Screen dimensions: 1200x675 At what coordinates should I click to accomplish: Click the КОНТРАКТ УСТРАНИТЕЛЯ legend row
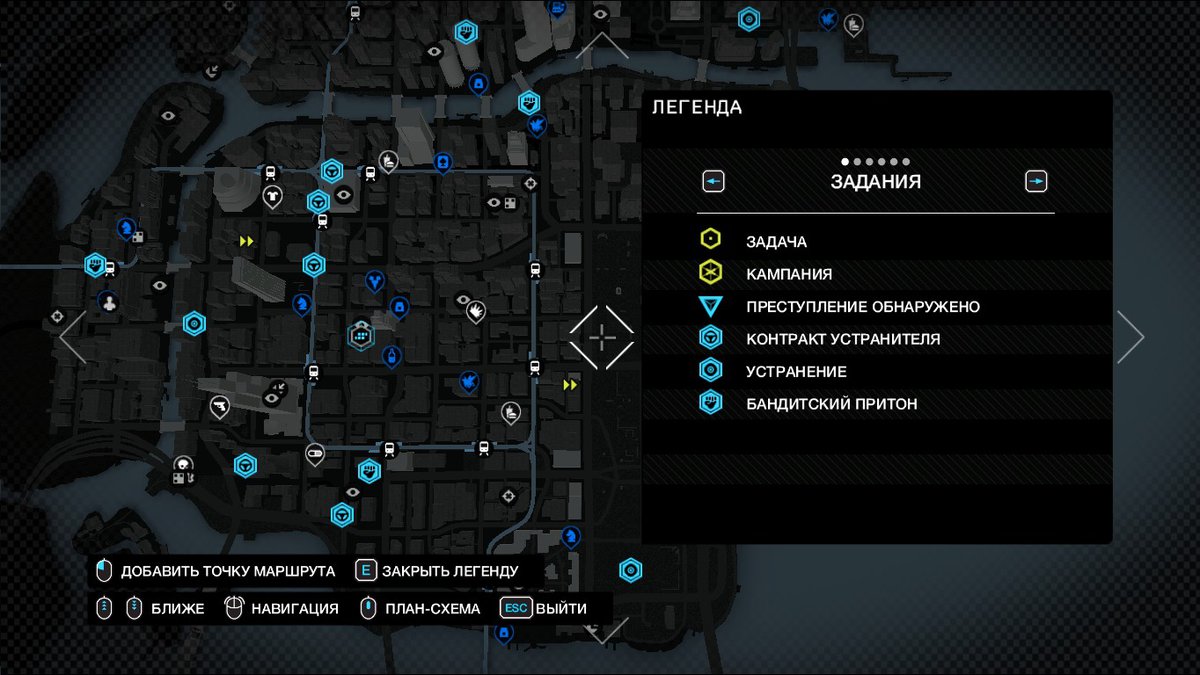pyautogui.click(x=842, y=339)
